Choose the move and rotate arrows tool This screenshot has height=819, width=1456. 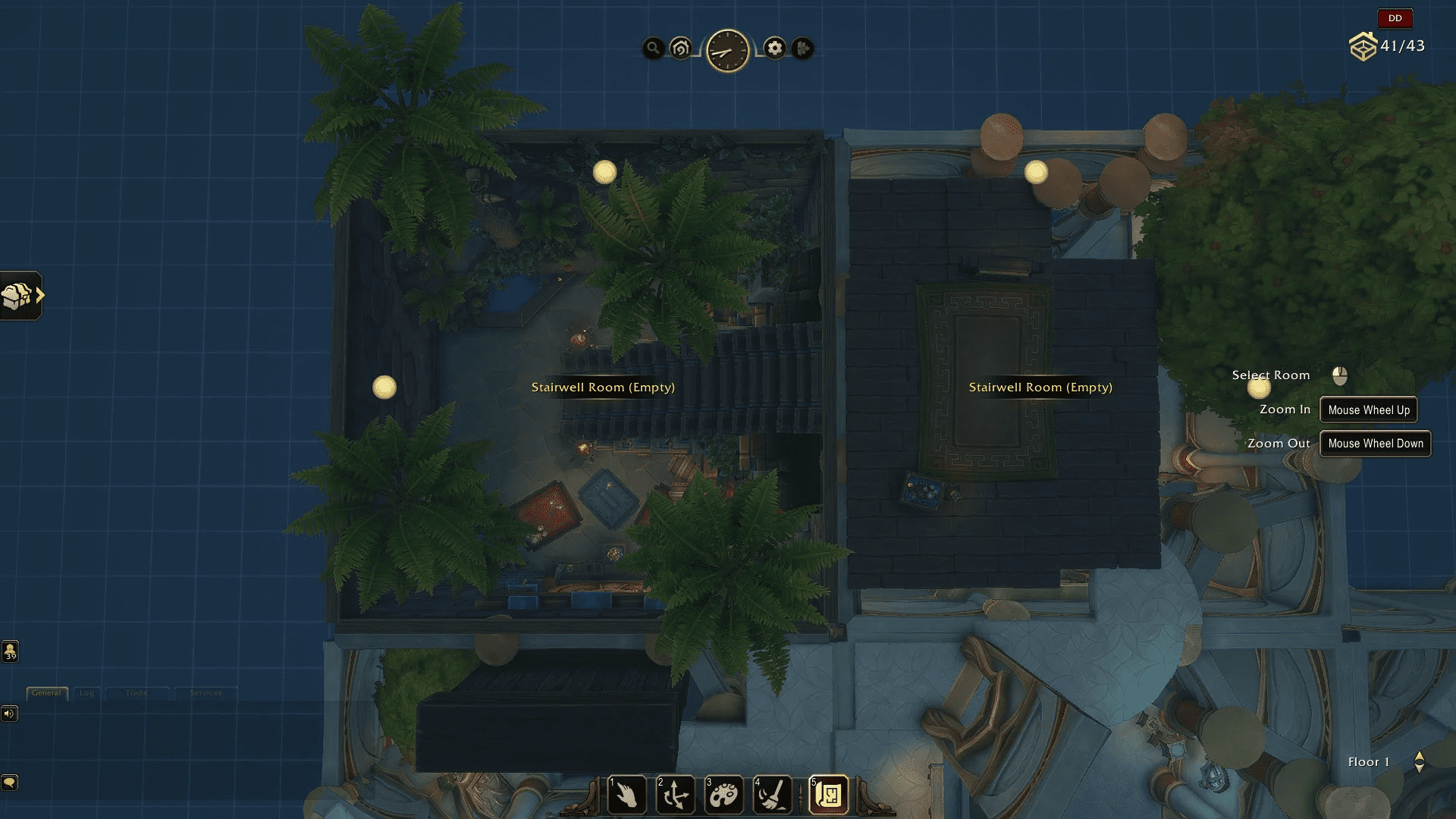(675, 795)
